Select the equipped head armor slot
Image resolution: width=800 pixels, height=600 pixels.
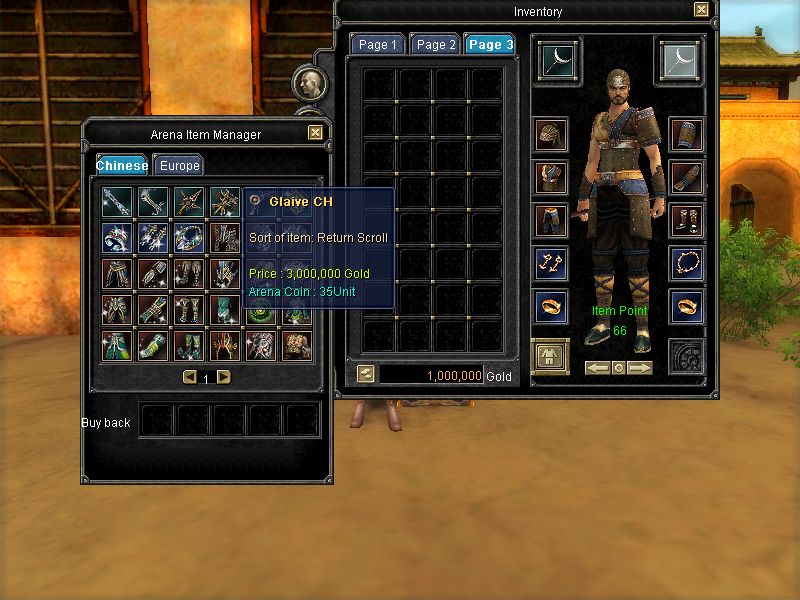(551, 135)
